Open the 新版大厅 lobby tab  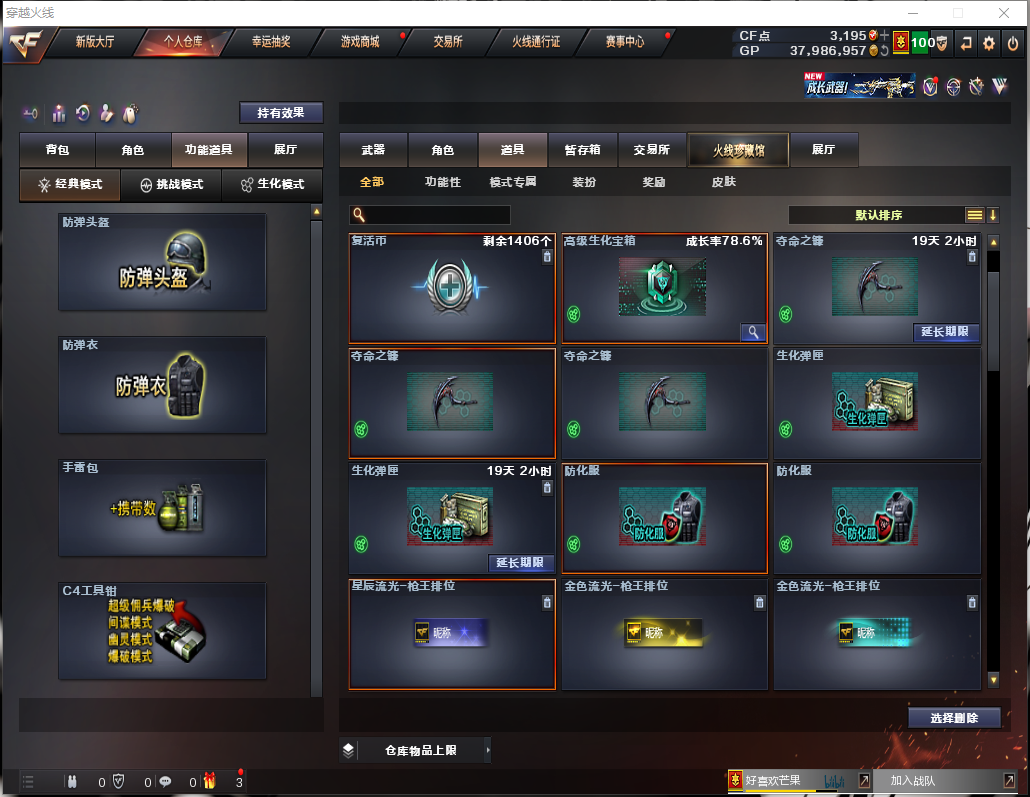tap(95, 42)
